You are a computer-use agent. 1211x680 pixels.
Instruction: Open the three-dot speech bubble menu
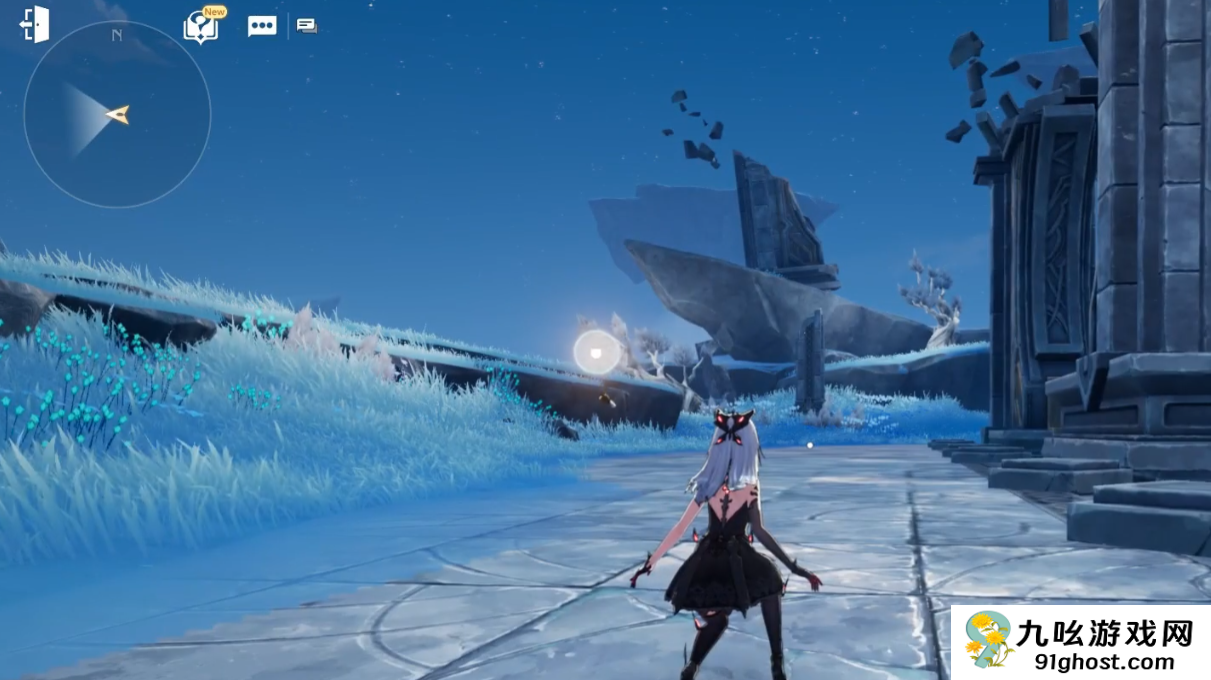262,27
